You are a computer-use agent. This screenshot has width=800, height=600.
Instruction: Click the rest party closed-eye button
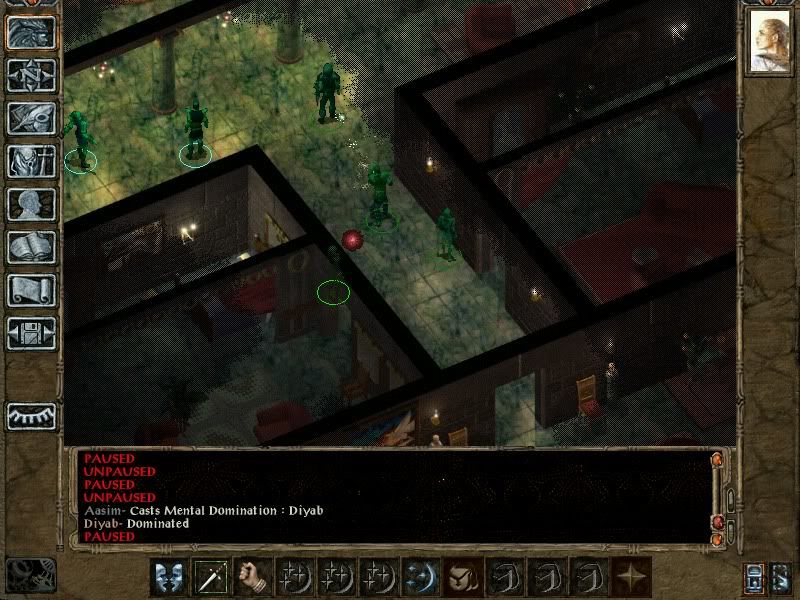click(x=32, y=415)
